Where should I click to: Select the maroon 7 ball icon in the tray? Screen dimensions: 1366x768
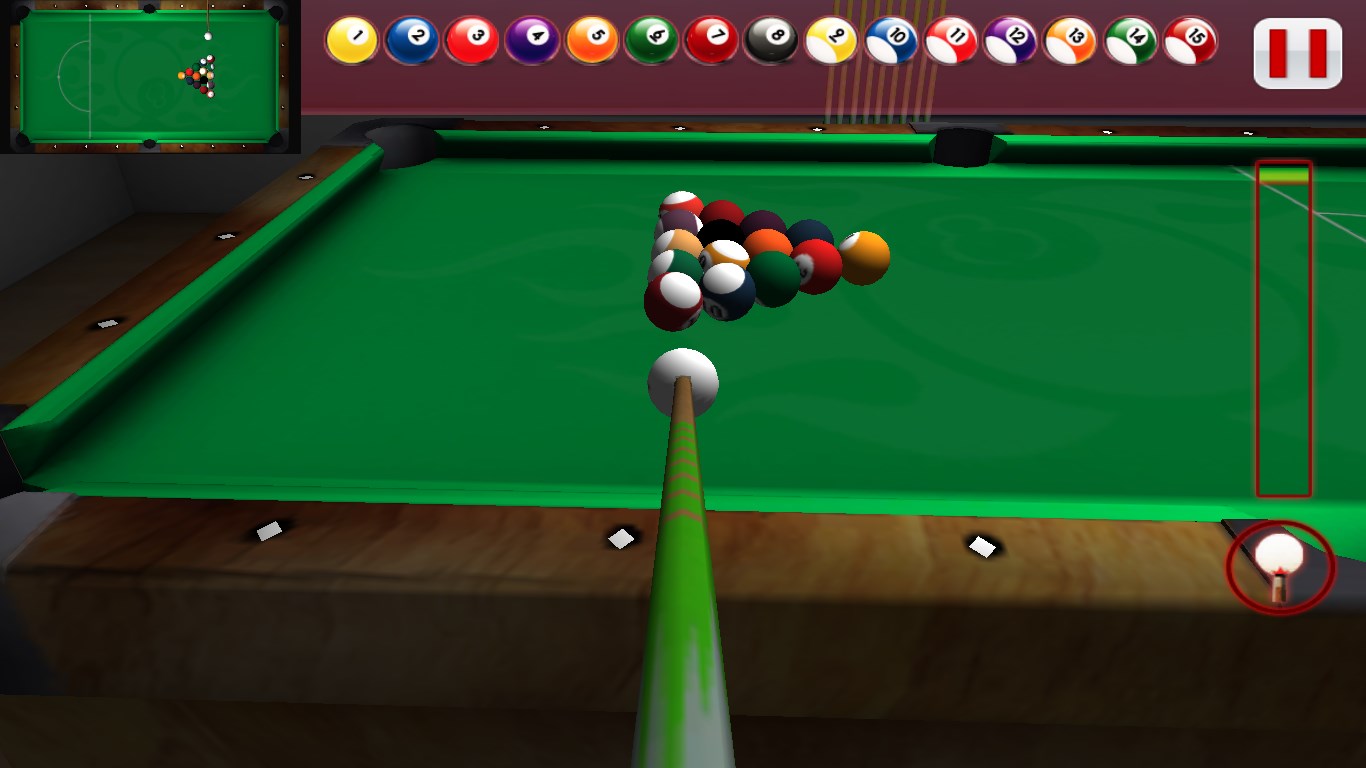click(710, 40)
